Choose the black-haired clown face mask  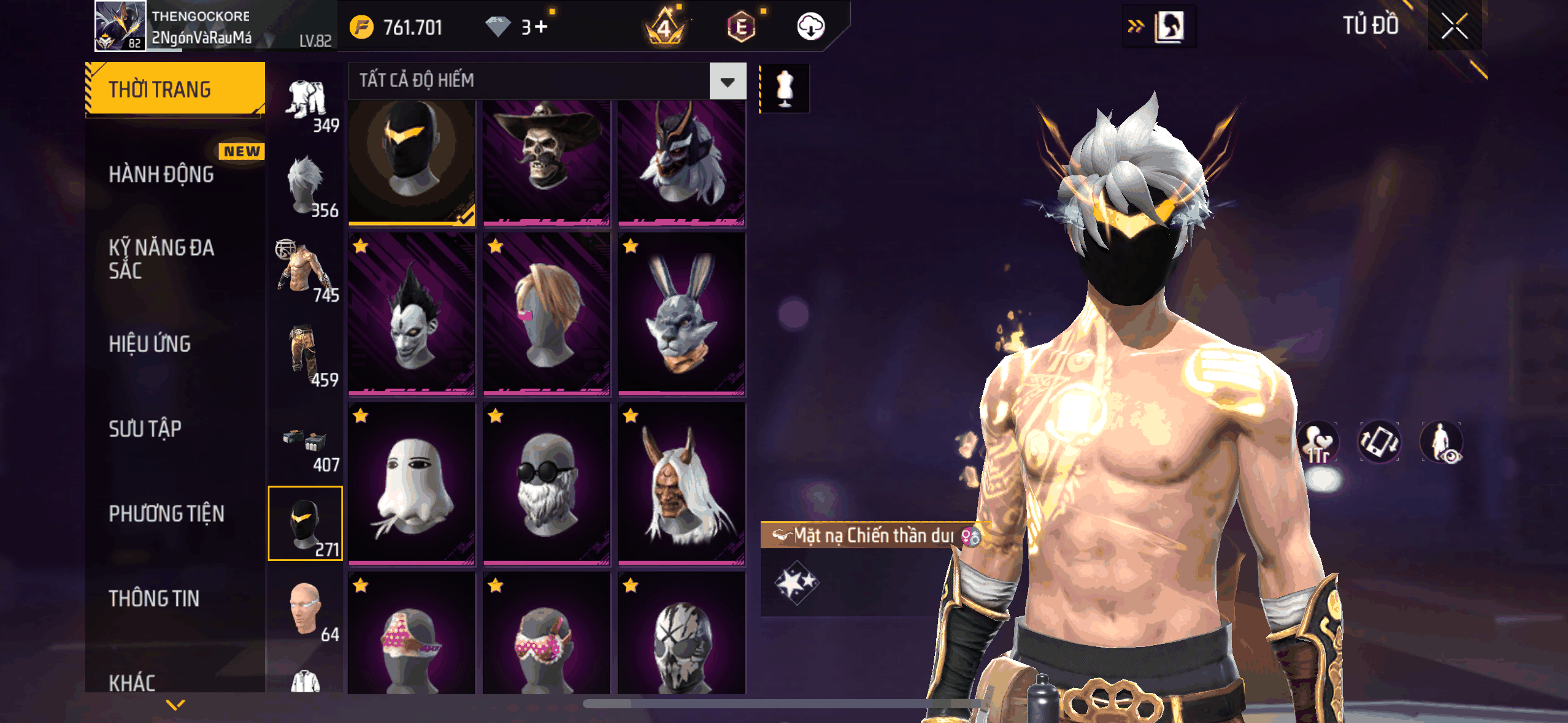tap(412, 313)
